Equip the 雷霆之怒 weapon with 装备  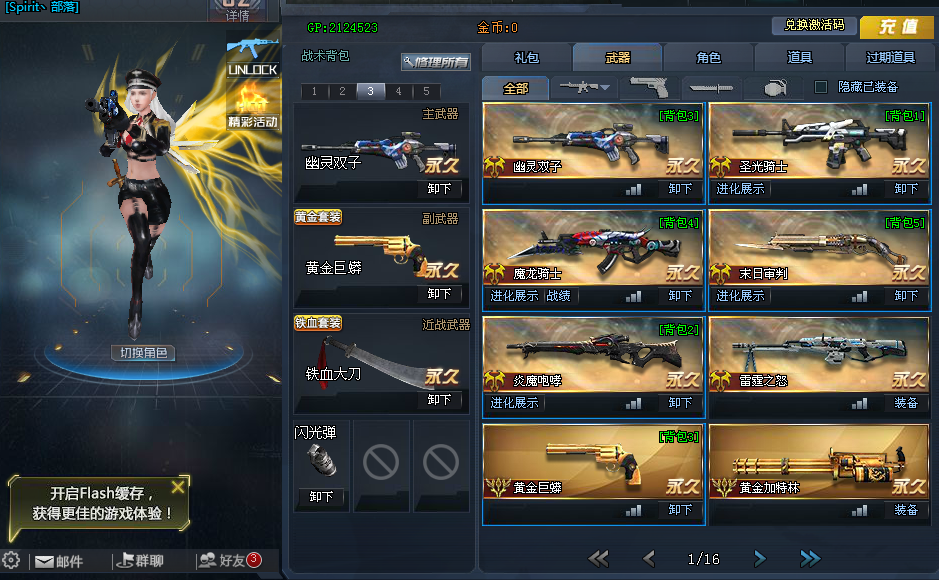tap(906, 403)
